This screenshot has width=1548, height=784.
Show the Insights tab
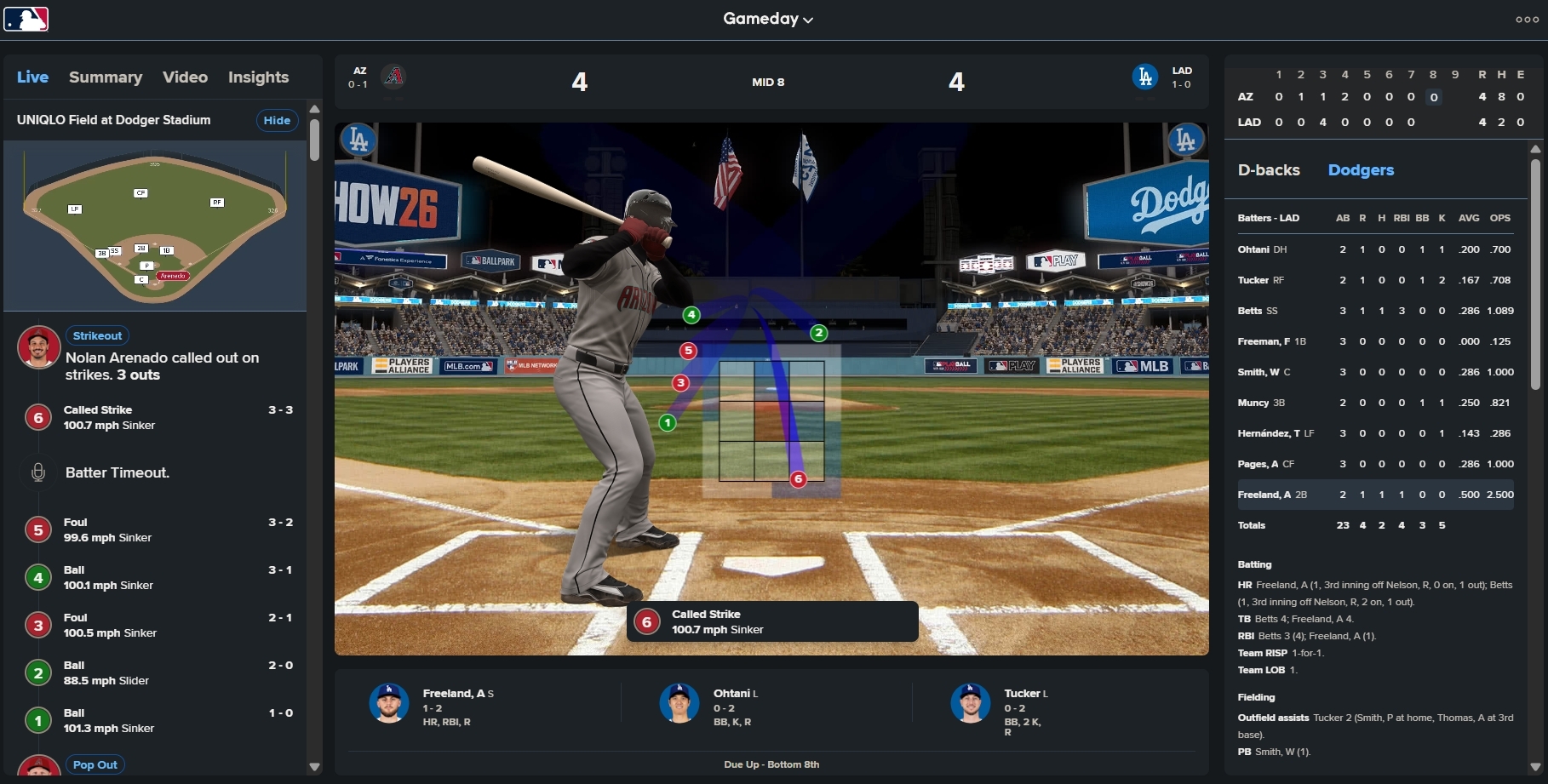click(258, 77)
